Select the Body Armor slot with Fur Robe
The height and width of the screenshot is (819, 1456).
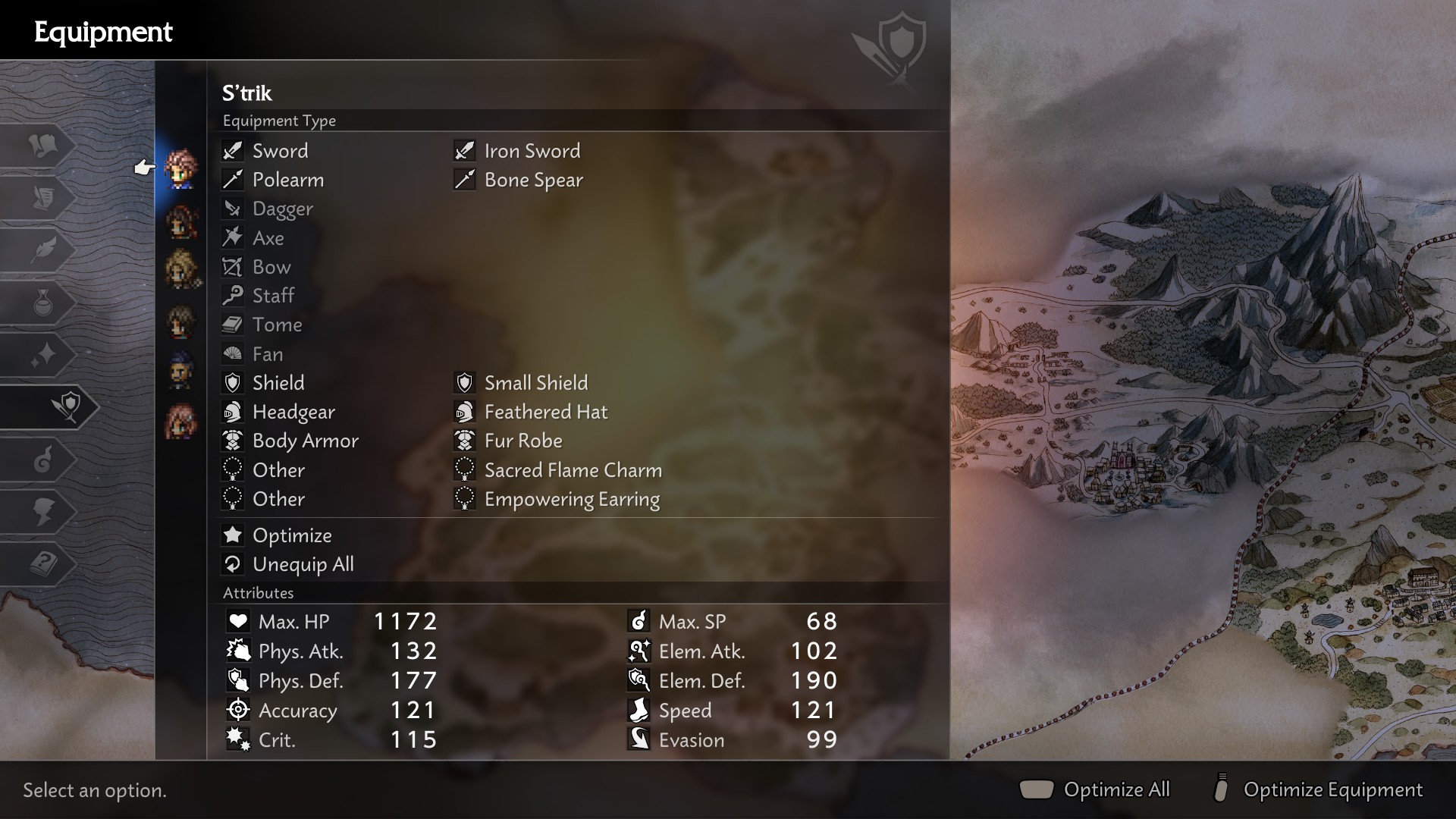[x=306, y=441]
